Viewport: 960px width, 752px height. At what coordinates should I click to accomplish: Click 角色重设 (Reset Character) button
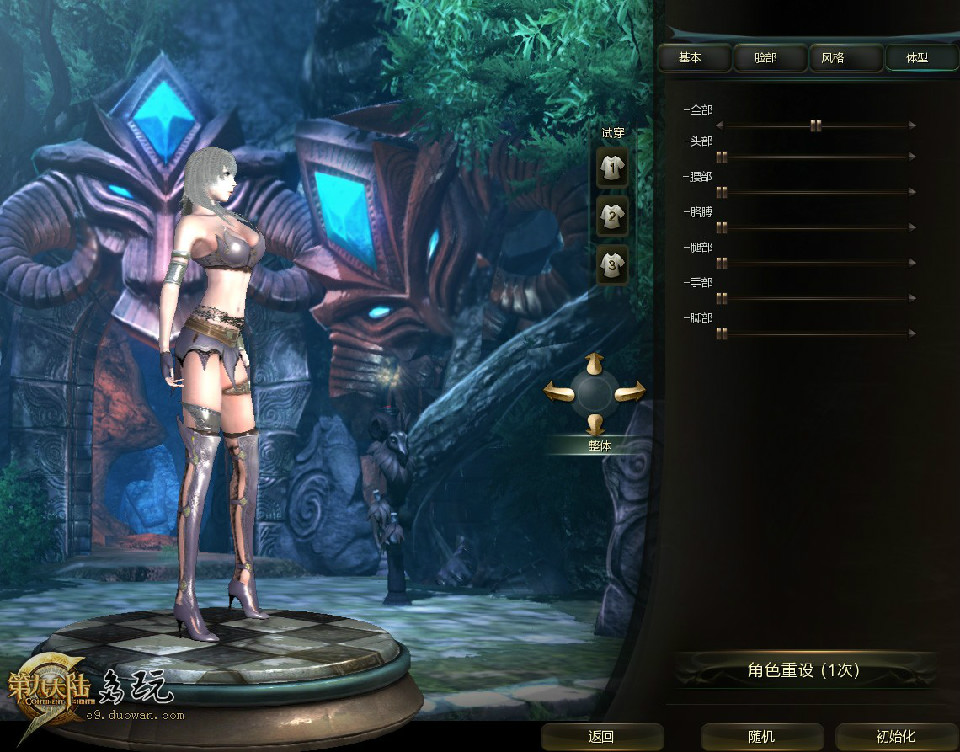click(x=803, y=670)
